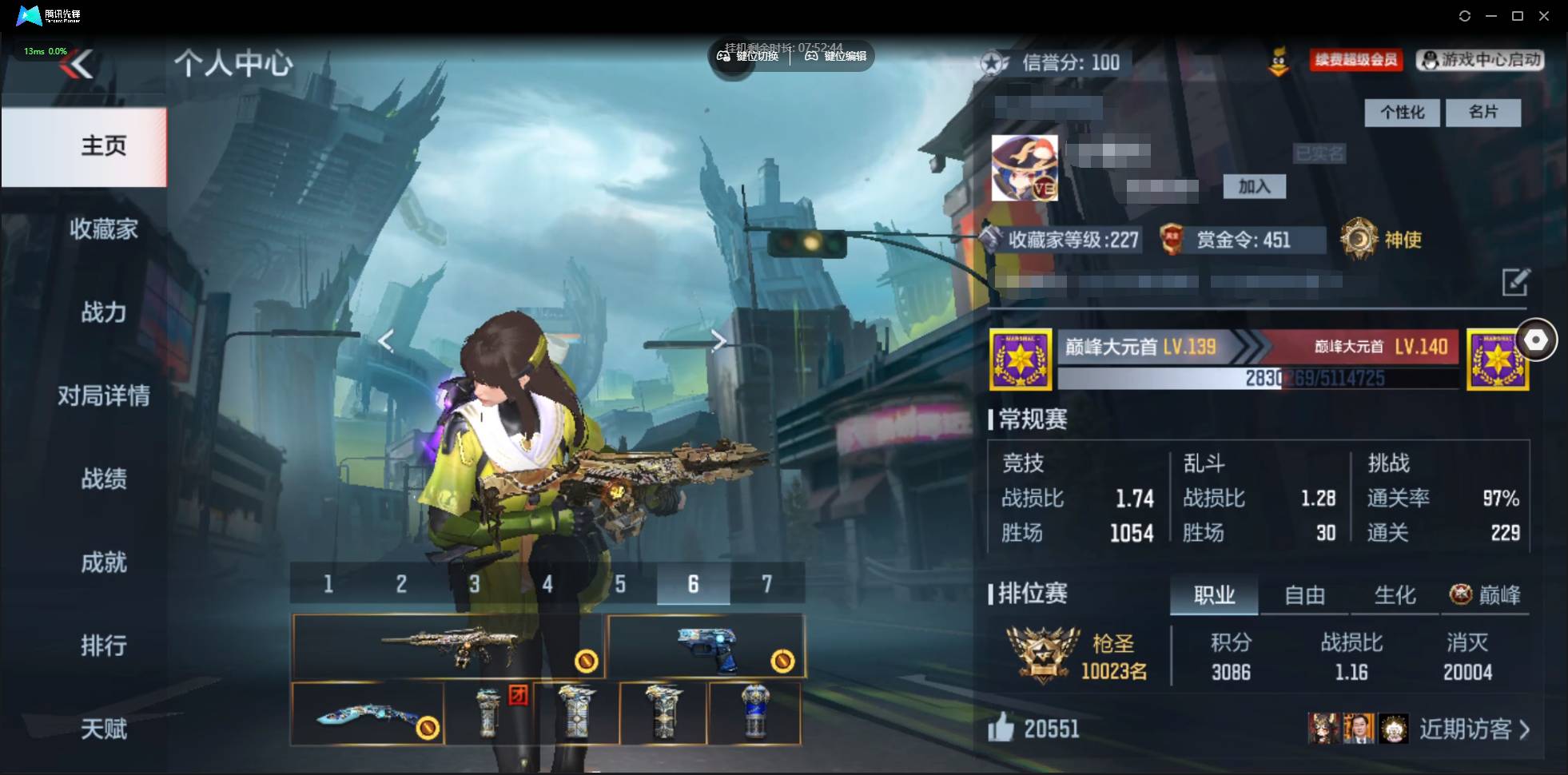The width and height of the screenshot is (1568, 775).
Task: Click the 神使 moon badge icon
Action: [x=1358, y=239]
